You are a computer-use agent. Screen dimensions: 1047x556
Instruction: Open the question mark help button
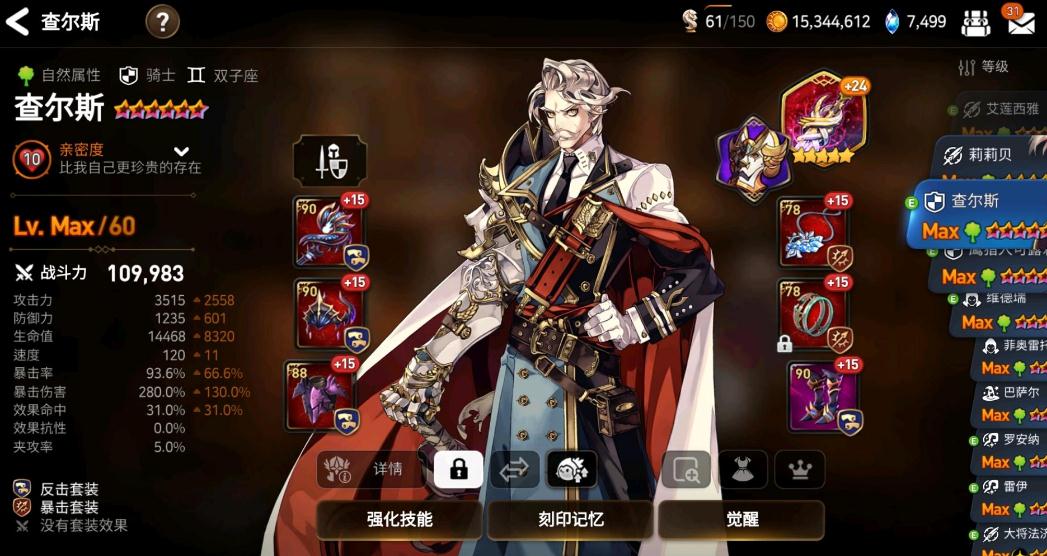[162, 21]
